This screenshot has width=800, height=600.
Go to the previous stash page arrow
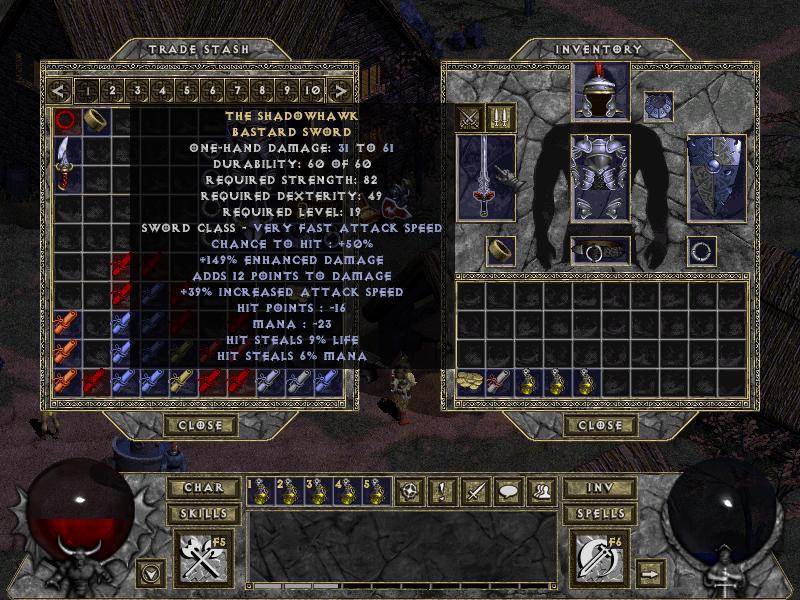click(59, 91)
